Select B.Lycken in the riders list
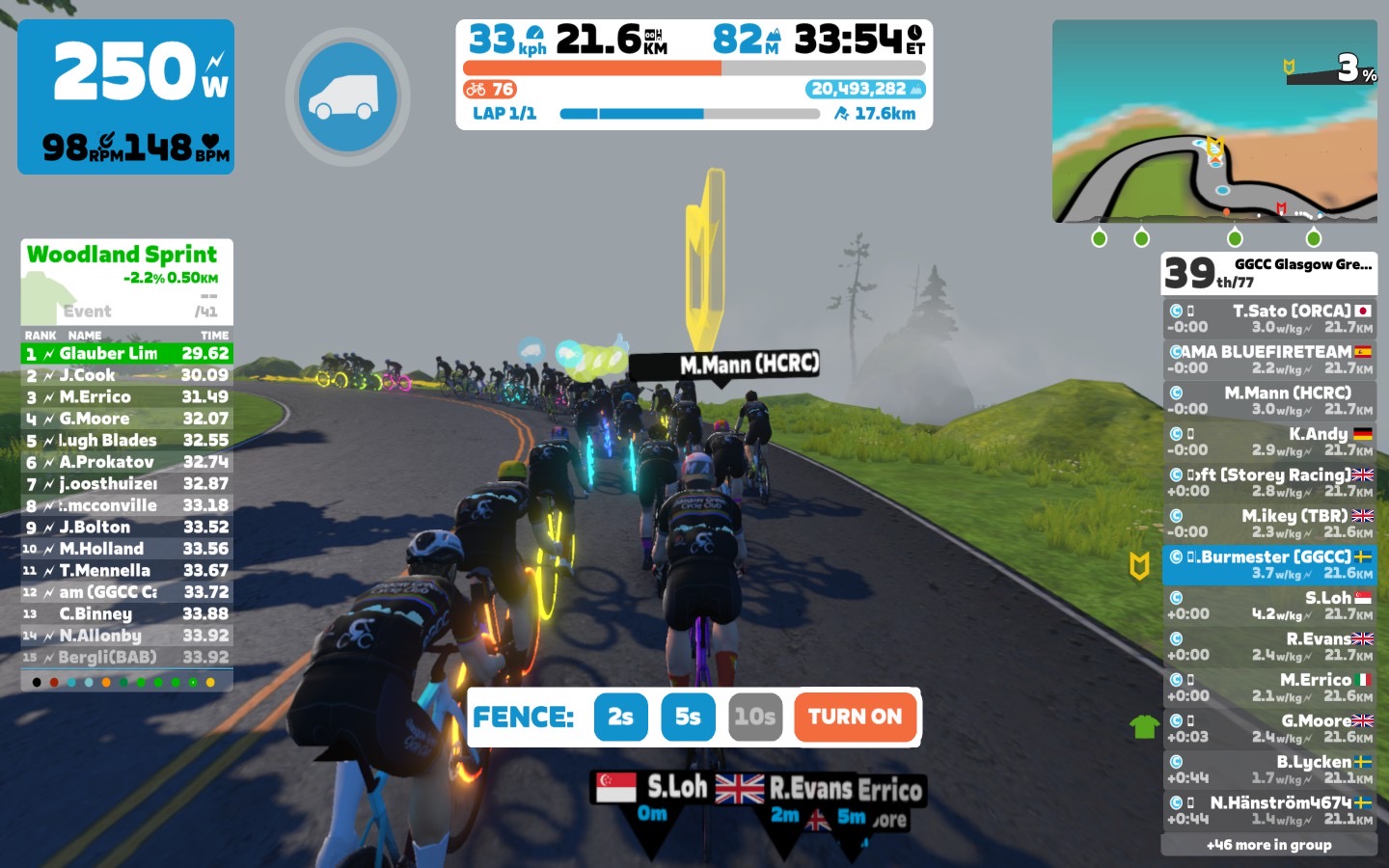1389x868 pixels. tap(1268, 770)
